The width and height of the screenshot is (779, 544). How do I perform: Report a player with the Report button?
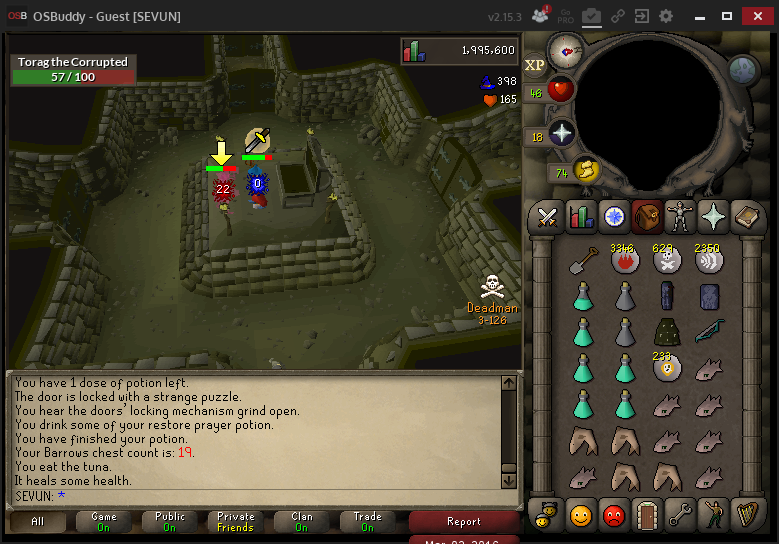pos(463,521)
